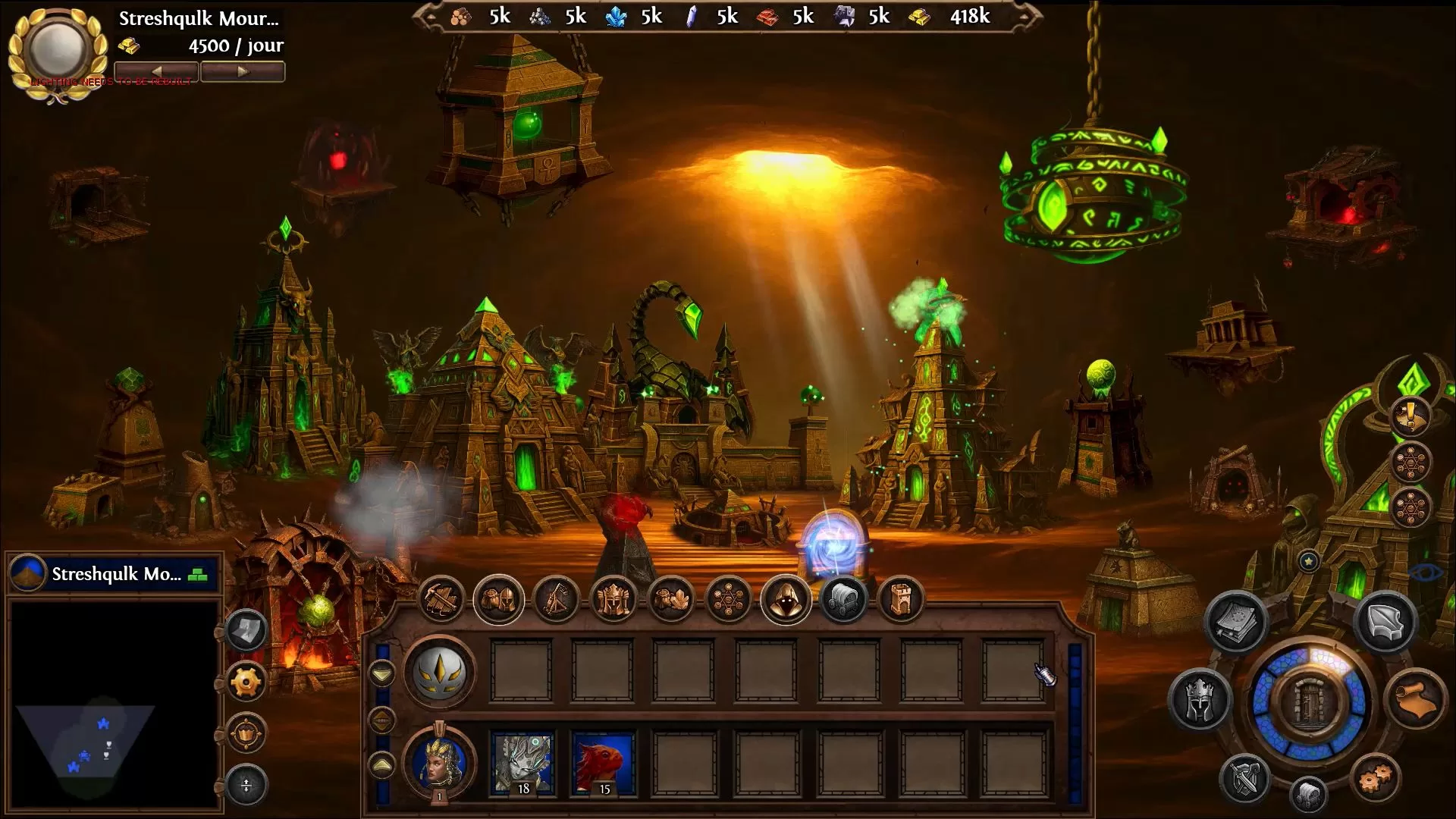Open the orange scroll quest log button
The height and width of the screenshot is (819, 1456).
point(1415,700)
